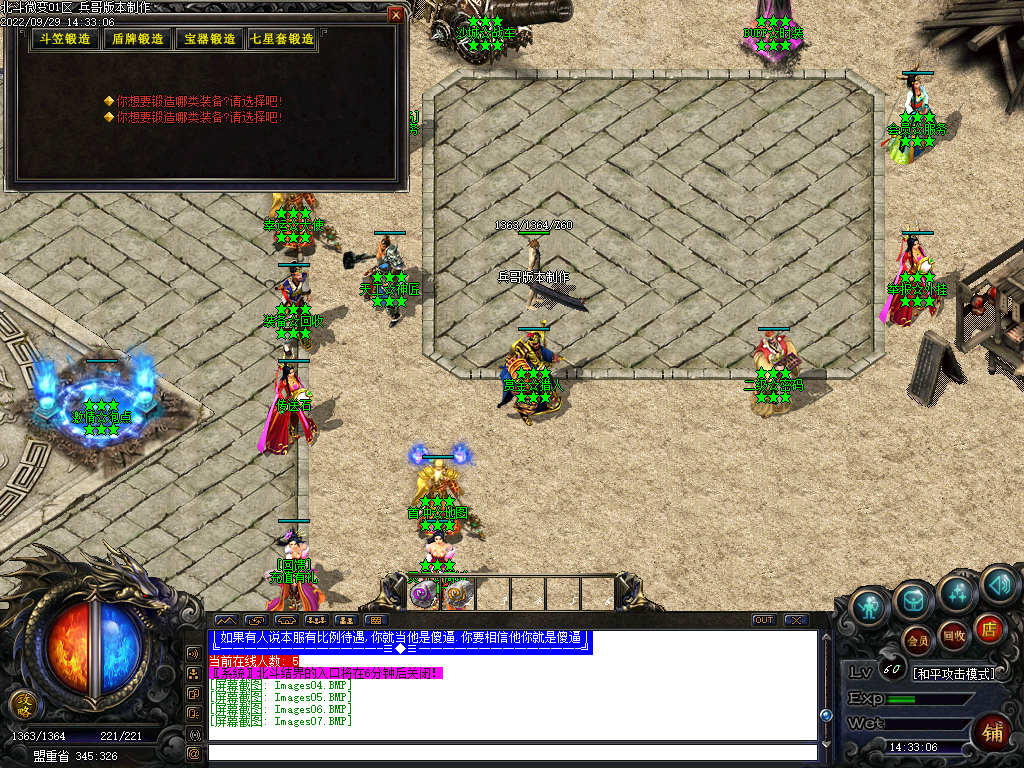Select the 斗笠锻造 forging option

65,39
